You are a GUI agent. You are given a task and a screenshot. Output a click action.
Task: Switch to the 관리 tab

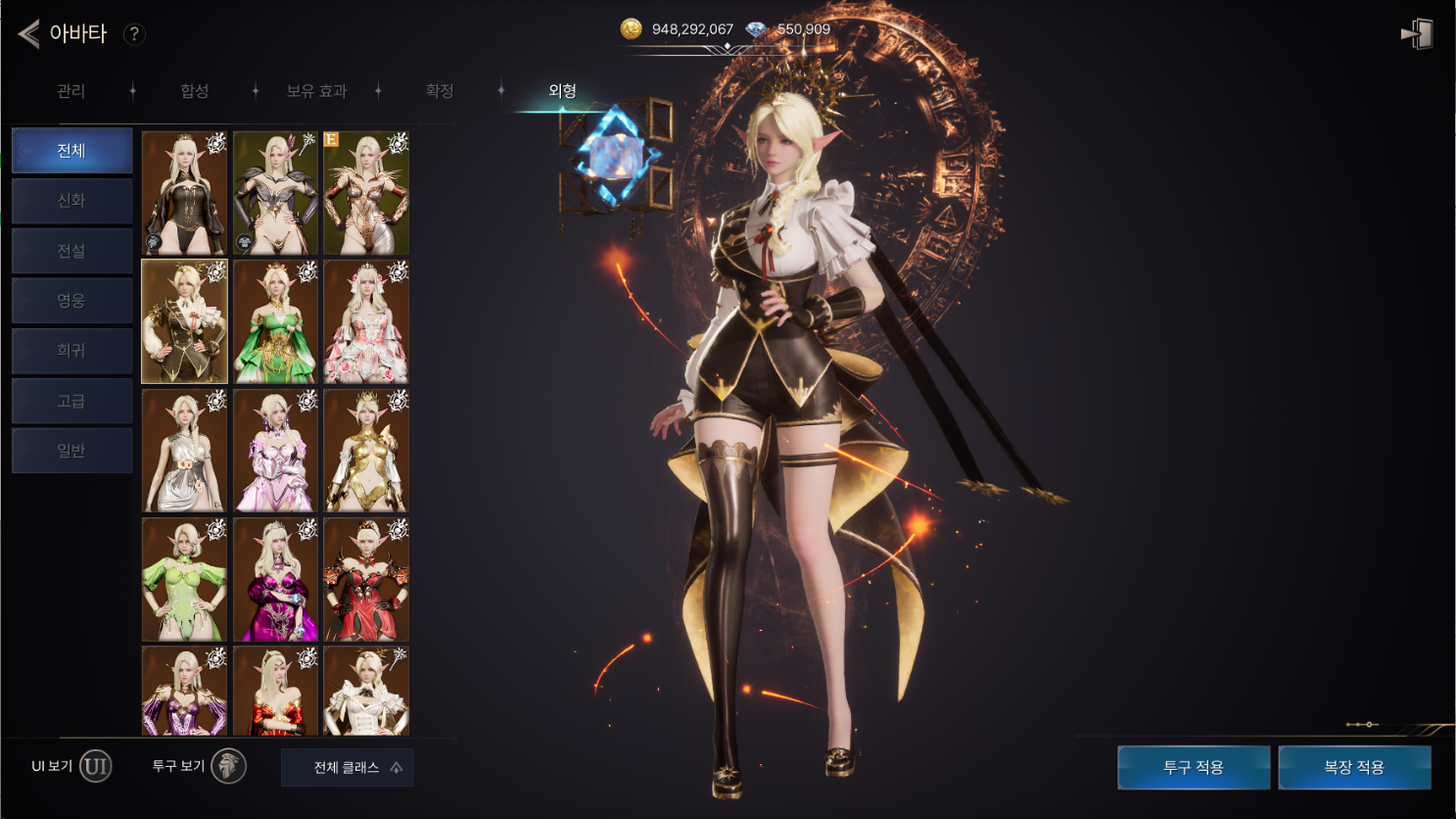pos(71,91)
